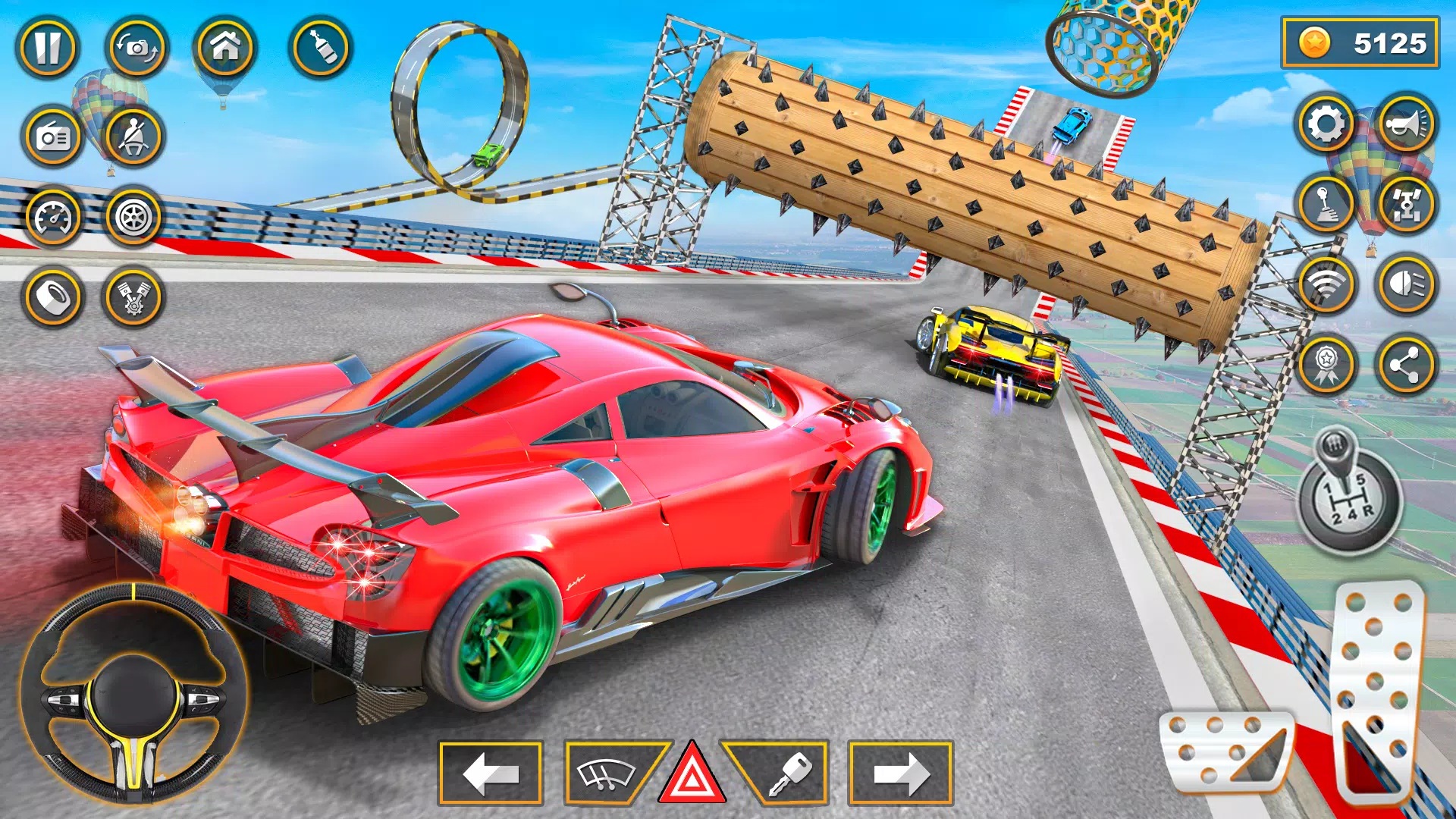Switch the camera view
Screen dimensions: 1456x819
coord(135,49)
